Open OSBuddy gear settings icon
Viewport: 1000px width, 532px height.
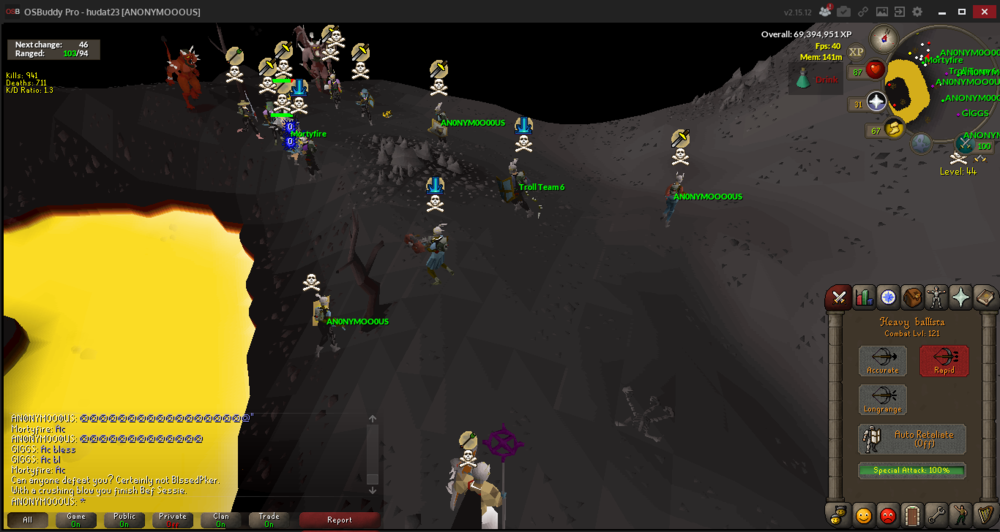point(917,12)
